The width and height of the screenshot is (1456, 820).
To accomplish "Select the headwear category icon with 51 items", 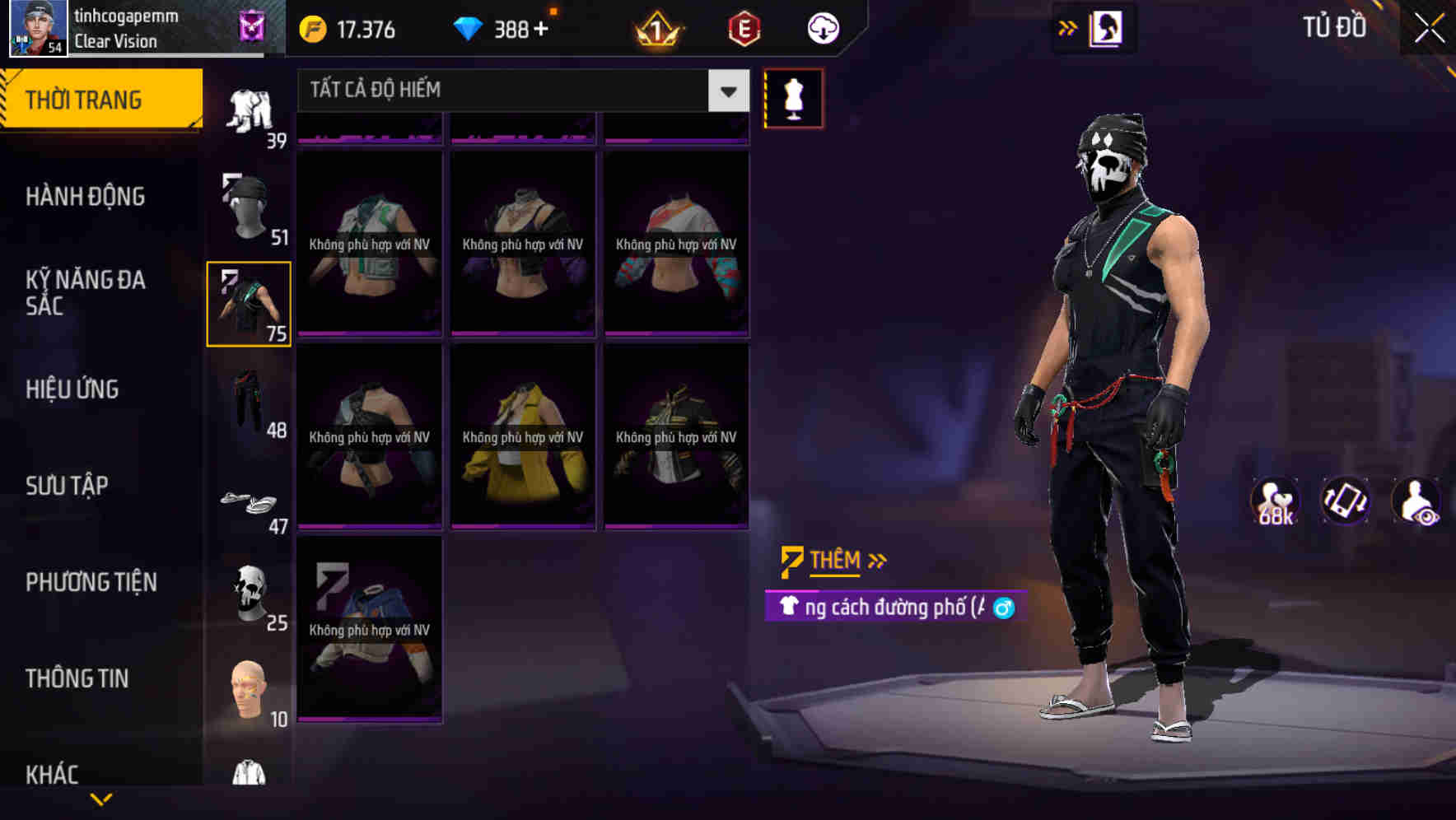I will 247,206.
